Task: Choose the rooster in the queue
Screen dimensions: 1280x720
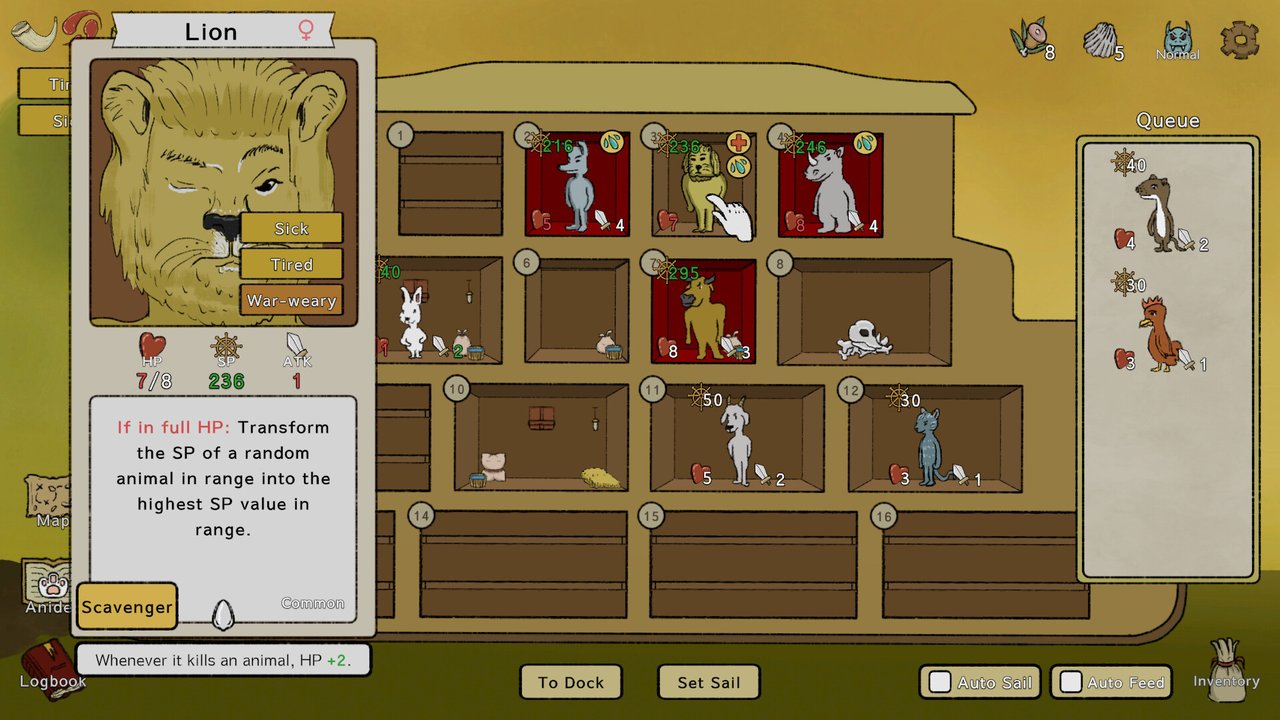Action: 1160,335
